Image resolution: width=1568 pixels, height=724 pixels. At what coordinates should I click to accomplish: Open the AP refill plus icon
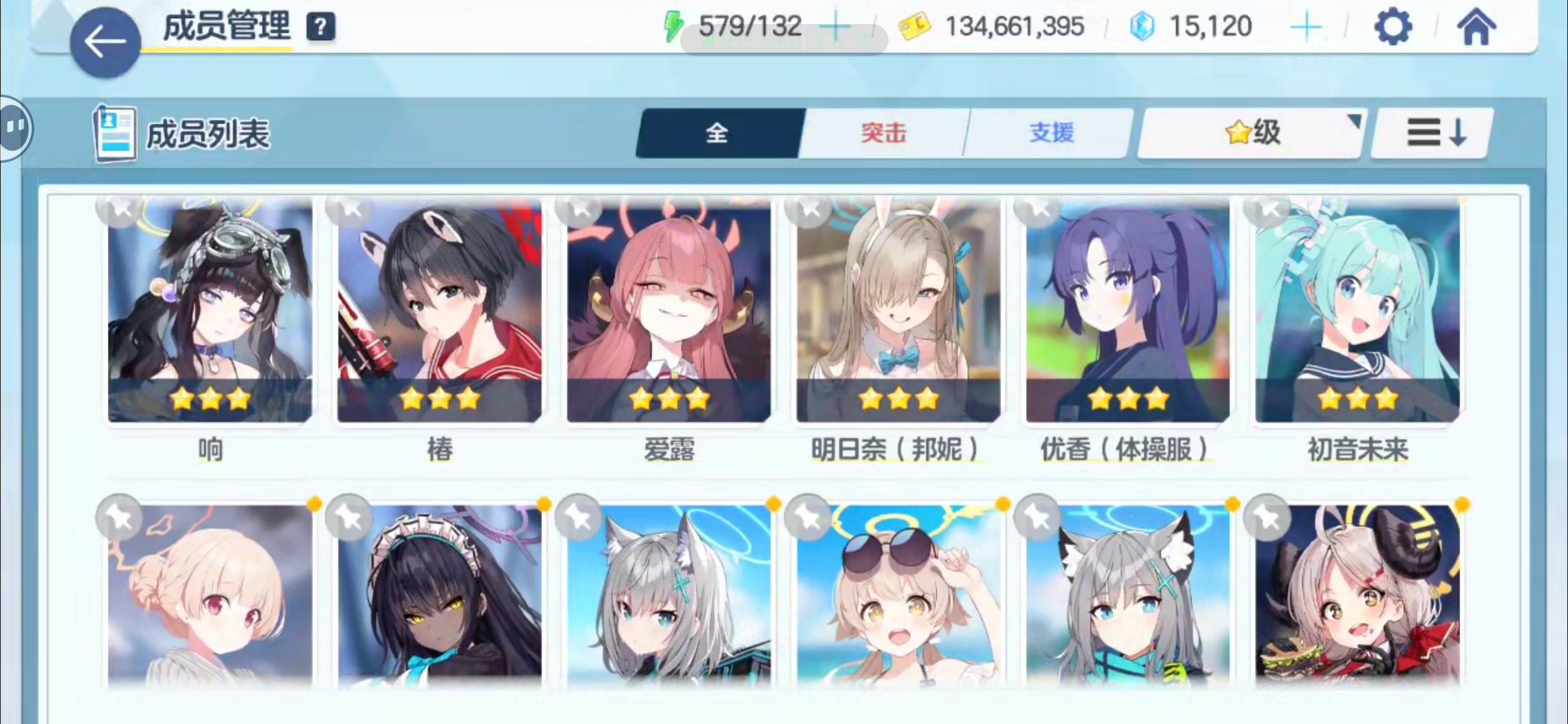(838, 25)
